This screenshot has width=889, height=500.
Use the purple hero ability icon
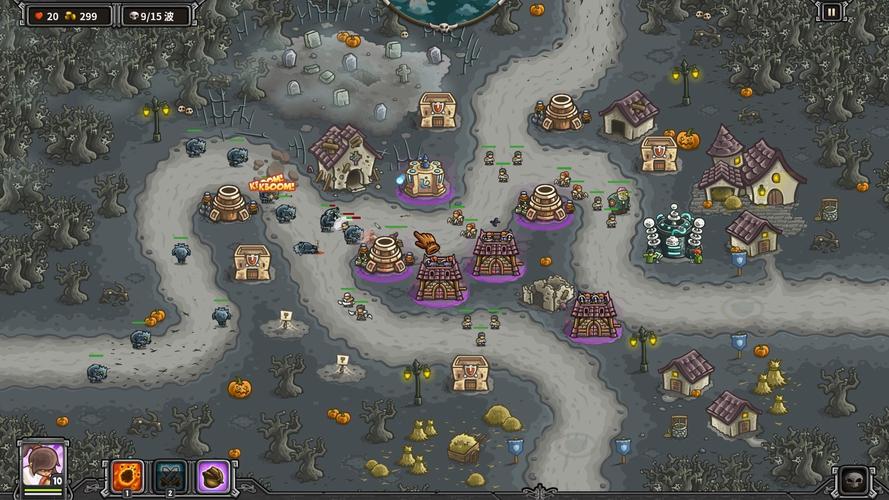pyautogui.click(x=212, y=474)
